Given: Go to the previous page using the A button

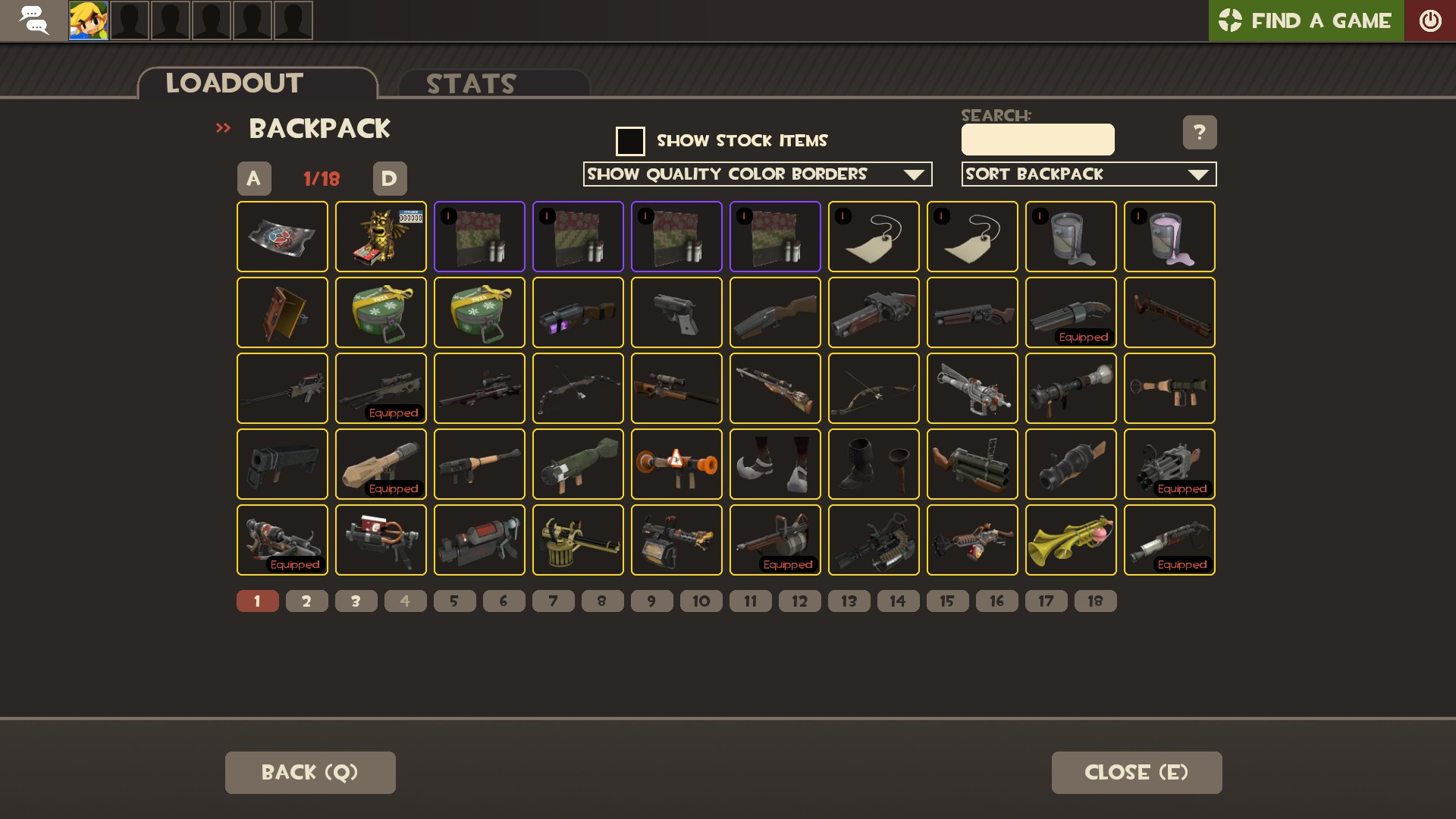Looking at the screenshot, I should tap(254, 178).
